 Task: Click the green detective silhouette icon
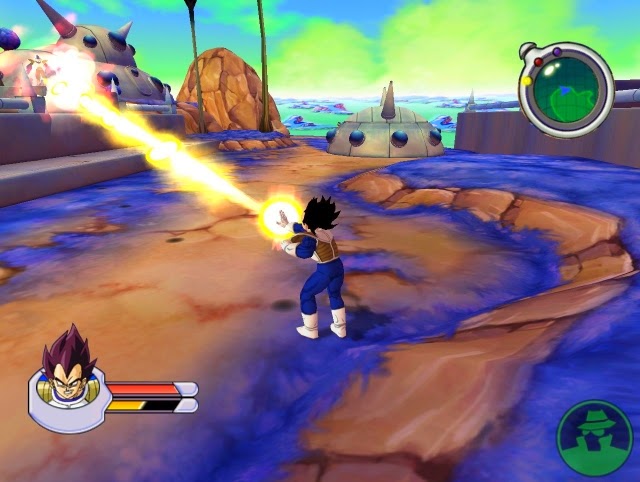[594, 438]
